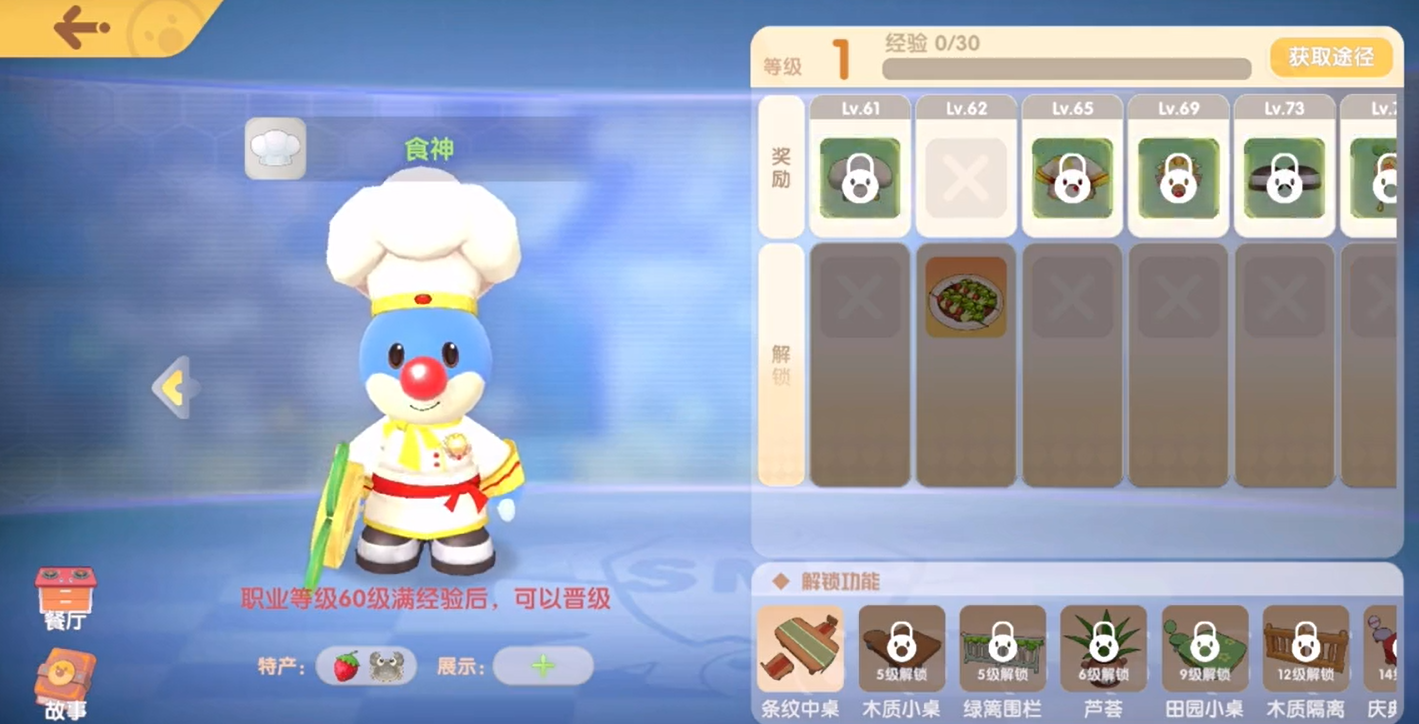Click the unlocked dish under Lv.62

965,297
